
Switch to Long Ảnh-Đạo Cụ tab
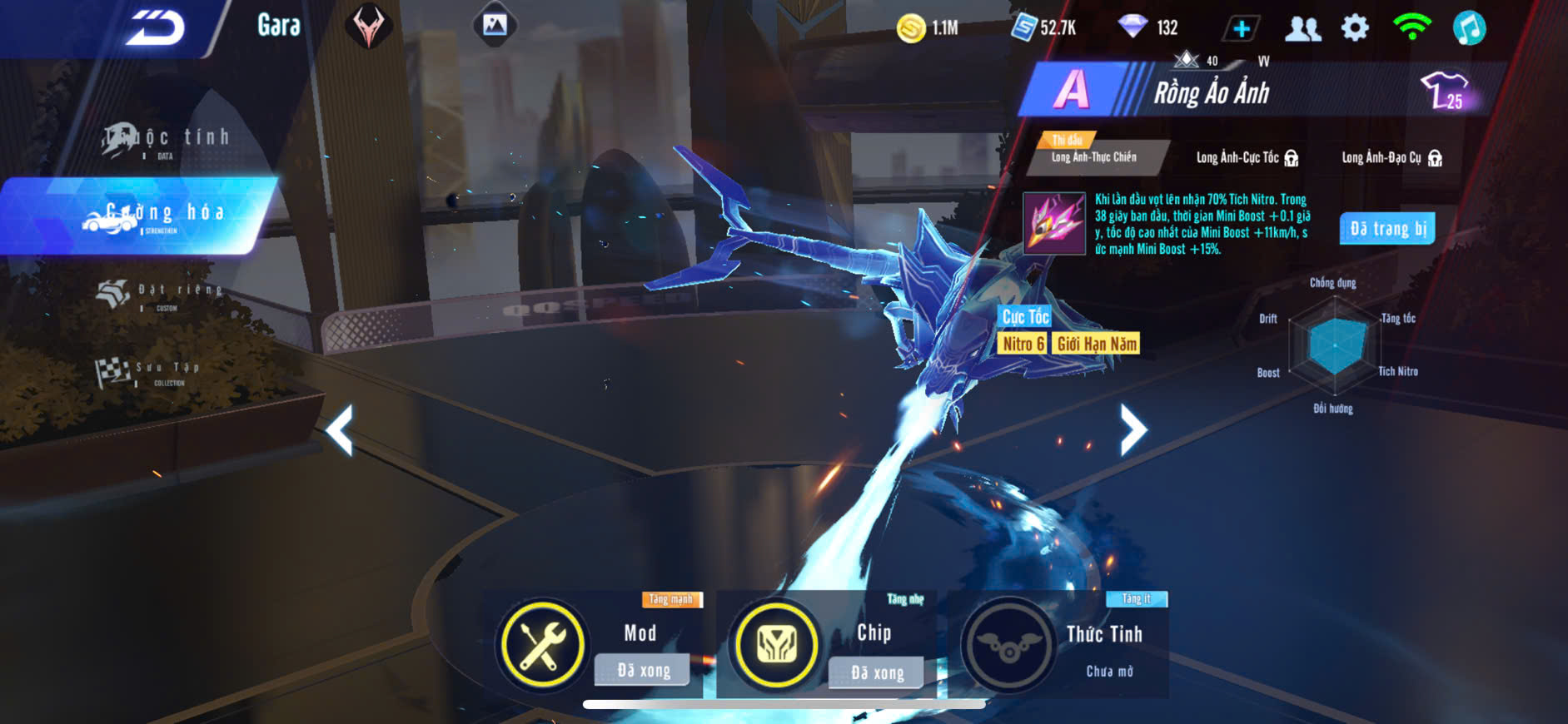tap(1391, 157)
